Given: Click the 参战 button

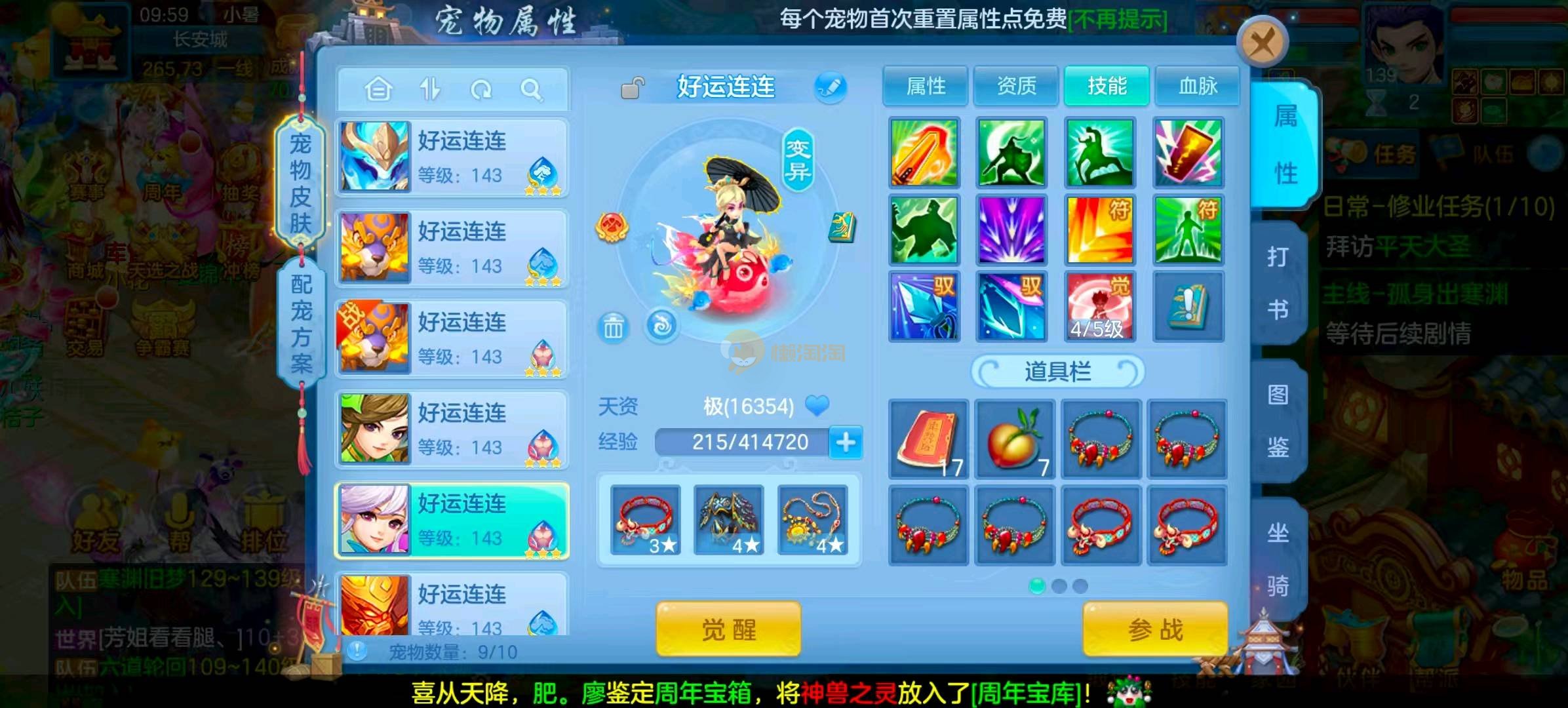Looking at the screenshot, I should click(1155, 629).
